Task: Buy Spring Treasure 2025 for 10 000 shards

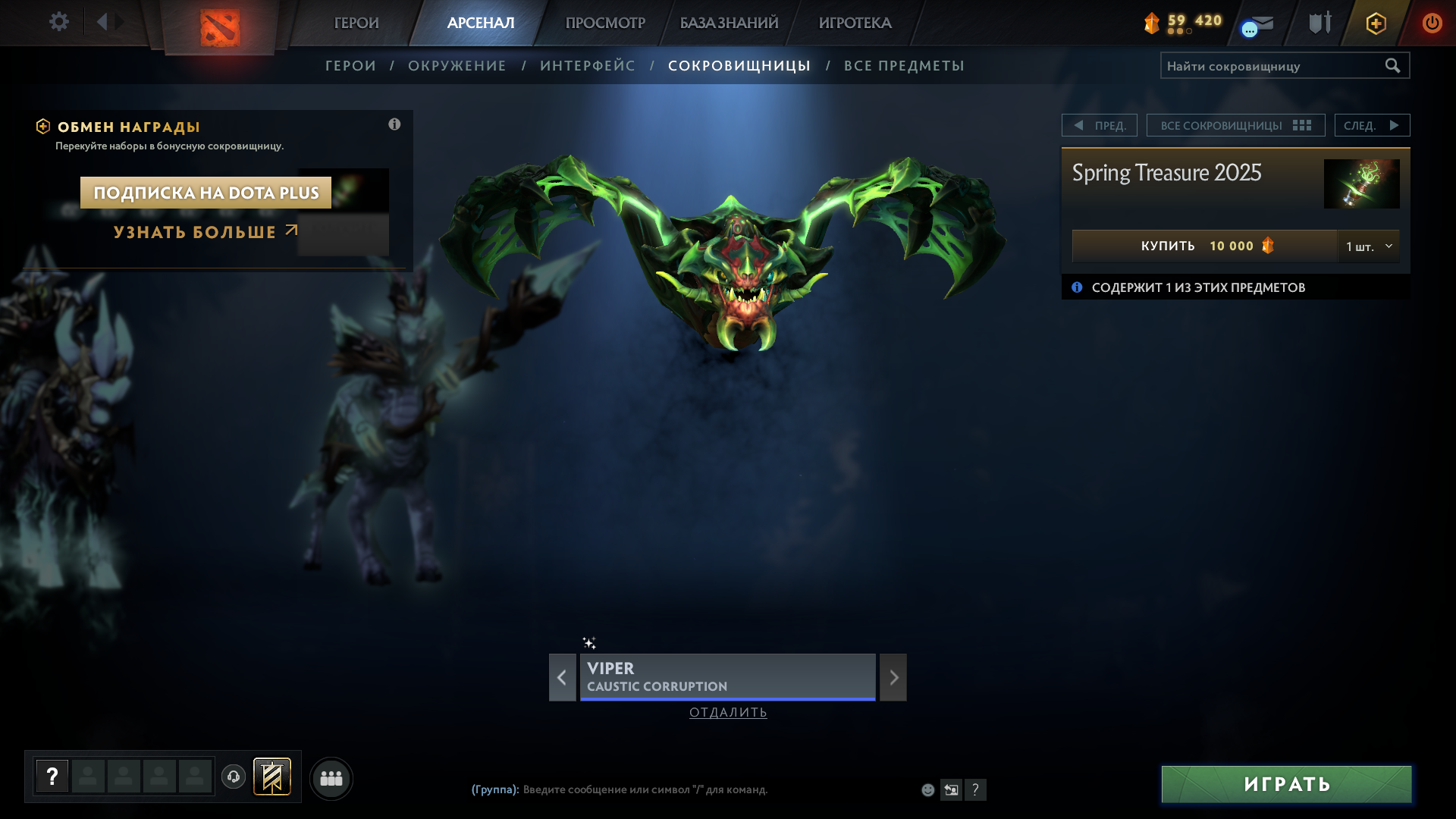Action: coord(1204,246)
